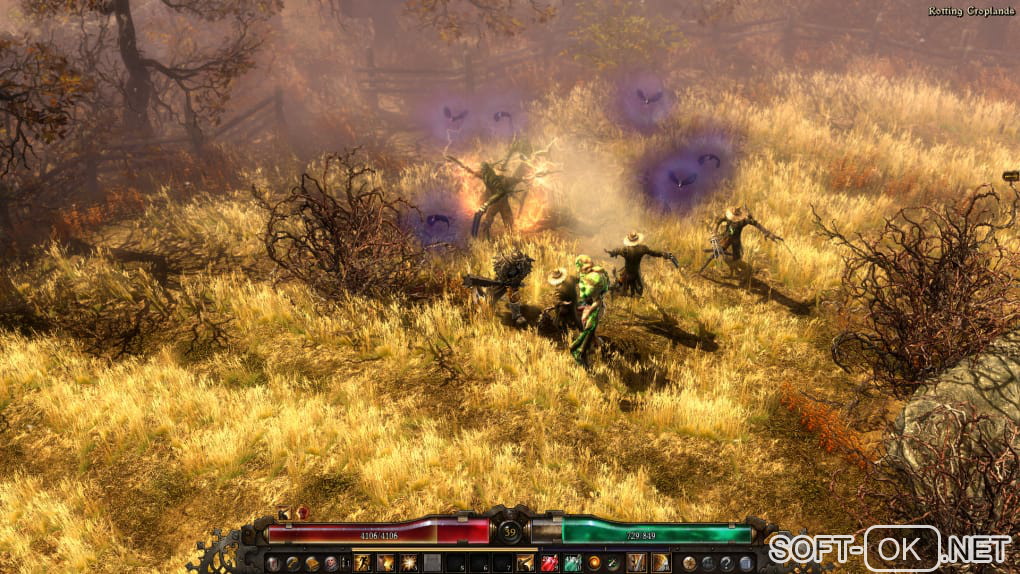The image size is (1020, 574).
Task: Activate the running figure skill
Action: point(362,563)
